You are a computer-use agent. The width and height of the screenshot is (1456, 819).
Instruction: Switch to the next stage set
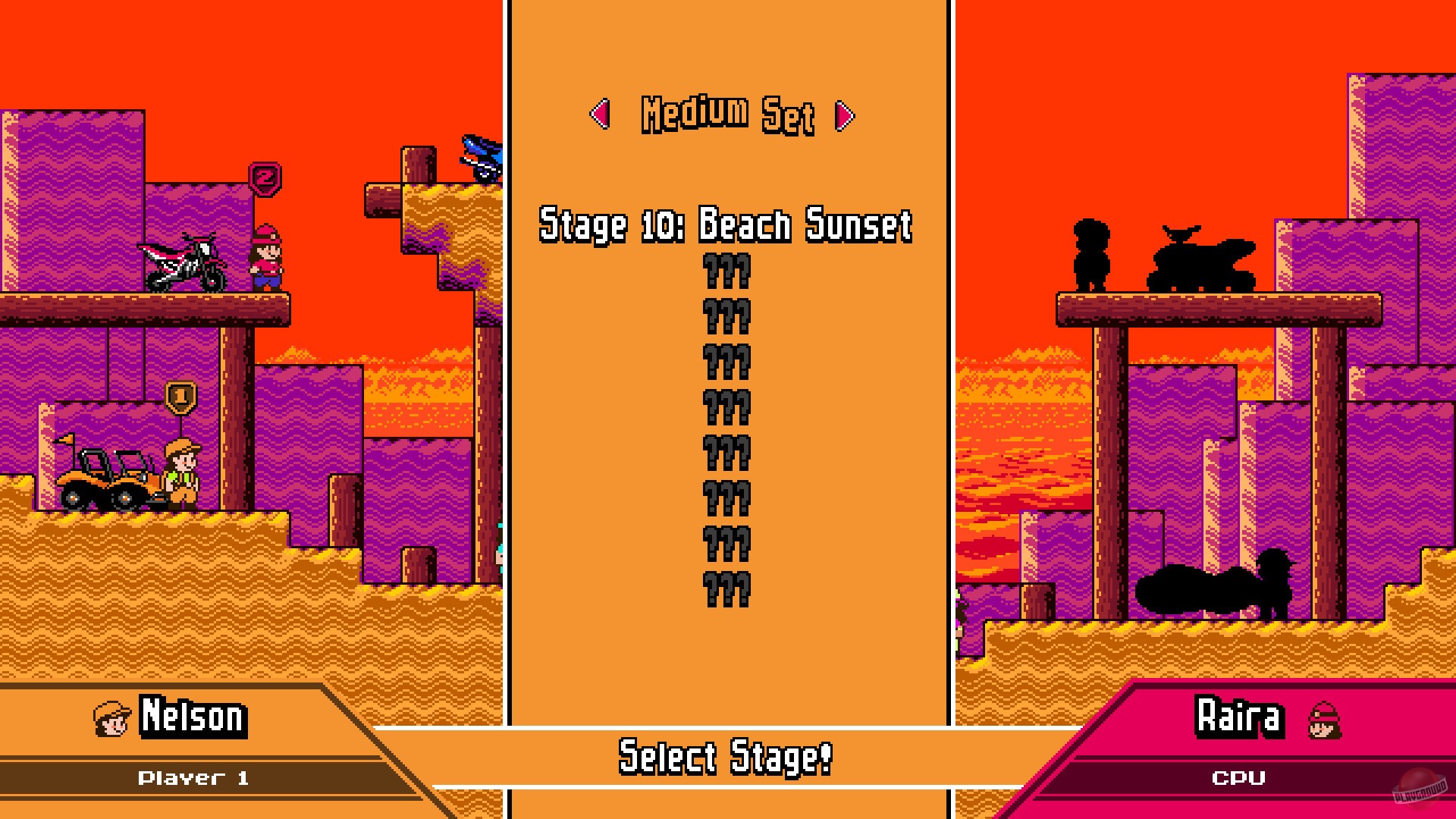(x=844, y=115)
